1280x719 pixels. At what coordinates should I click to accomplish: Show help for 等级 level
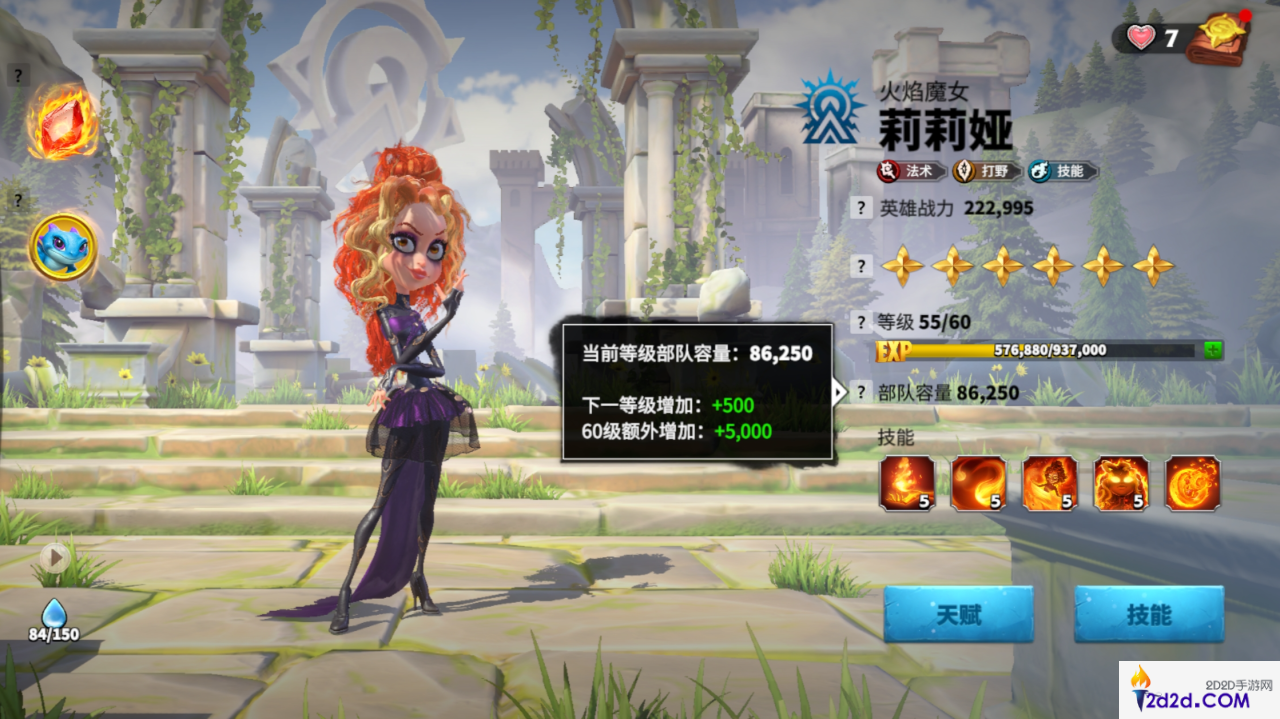click(860, 322)
